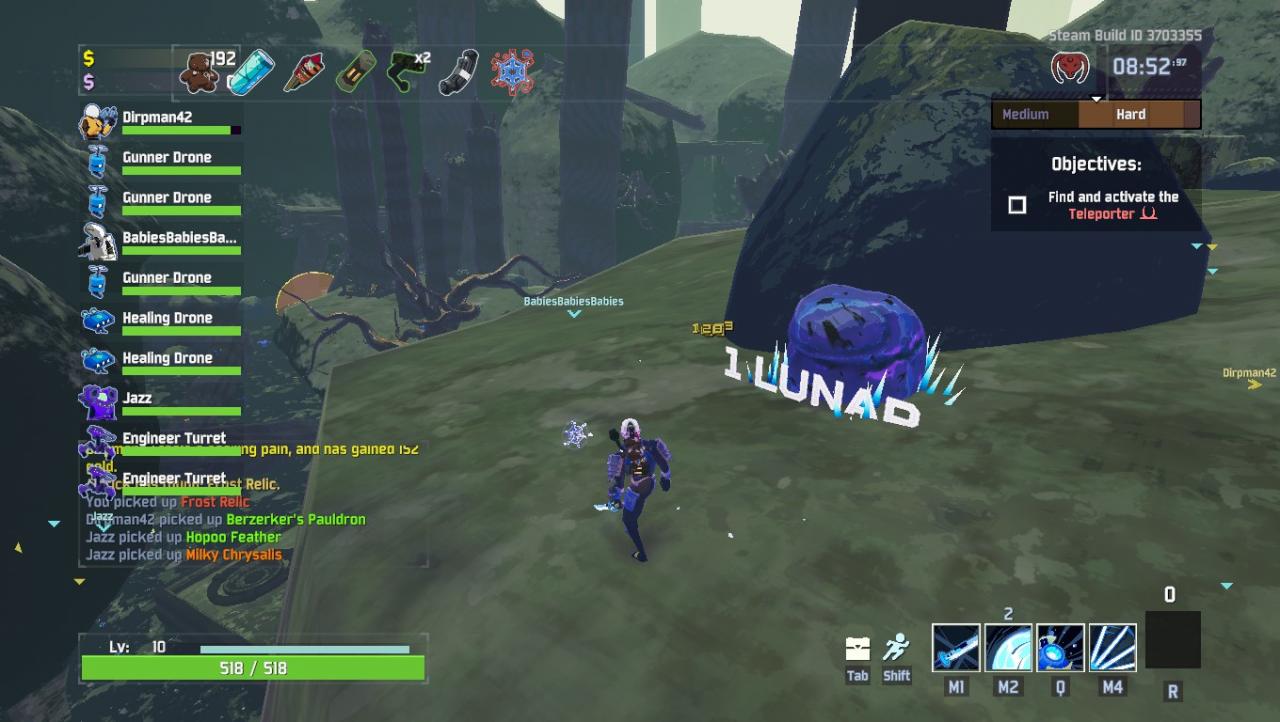Screen dimensions: 1280x722
Task: Activate the blue orb utility skill
Action: click(1060, 648)
